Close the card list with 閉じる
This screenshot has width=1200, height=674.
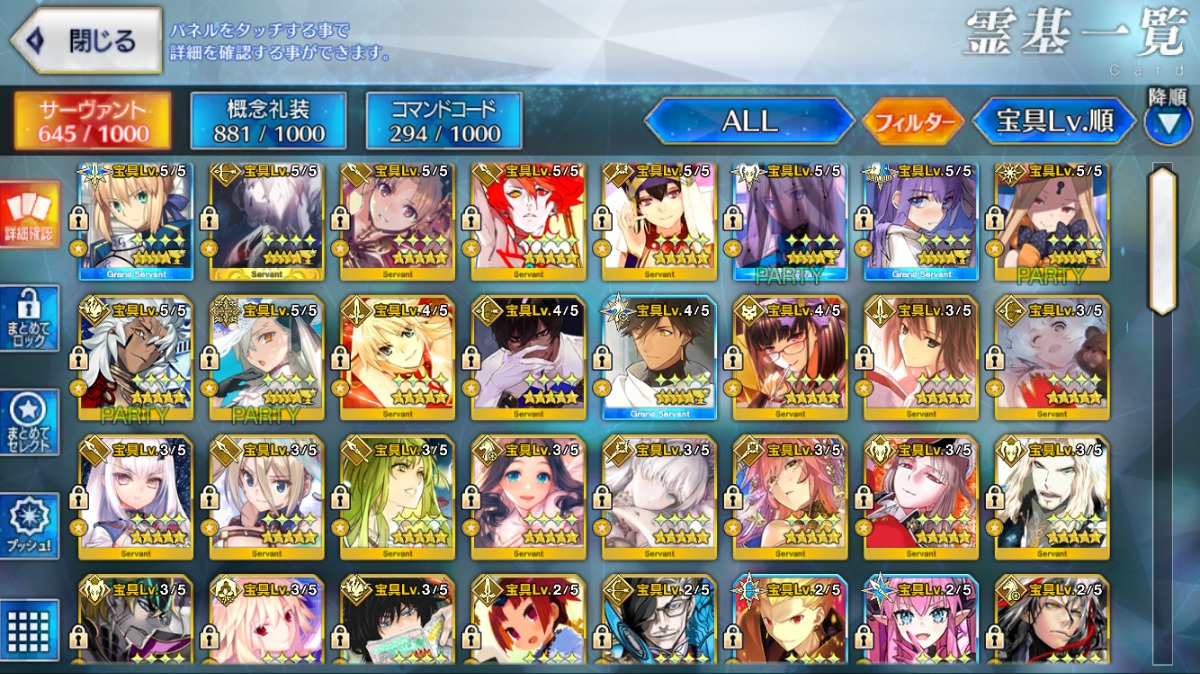86,41
